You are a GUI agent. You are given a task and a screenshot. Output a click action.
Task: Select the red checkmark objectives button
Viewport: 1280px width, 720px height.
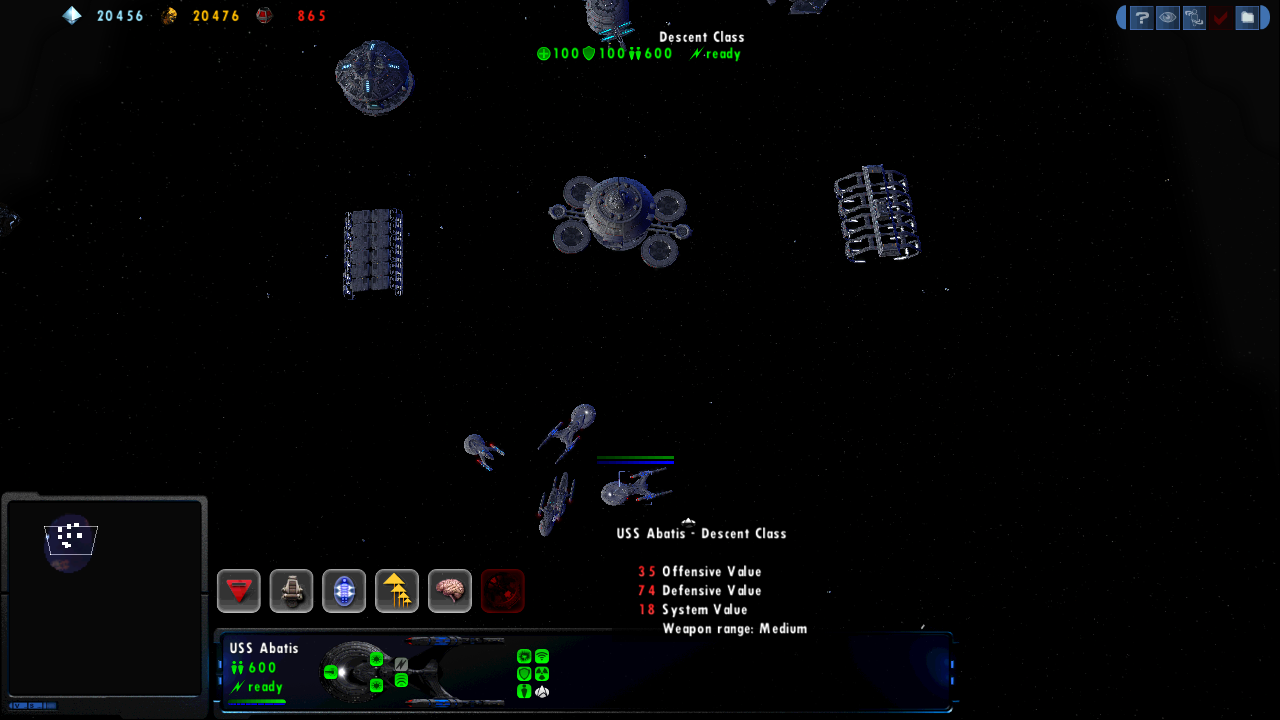coord(1220,17)
